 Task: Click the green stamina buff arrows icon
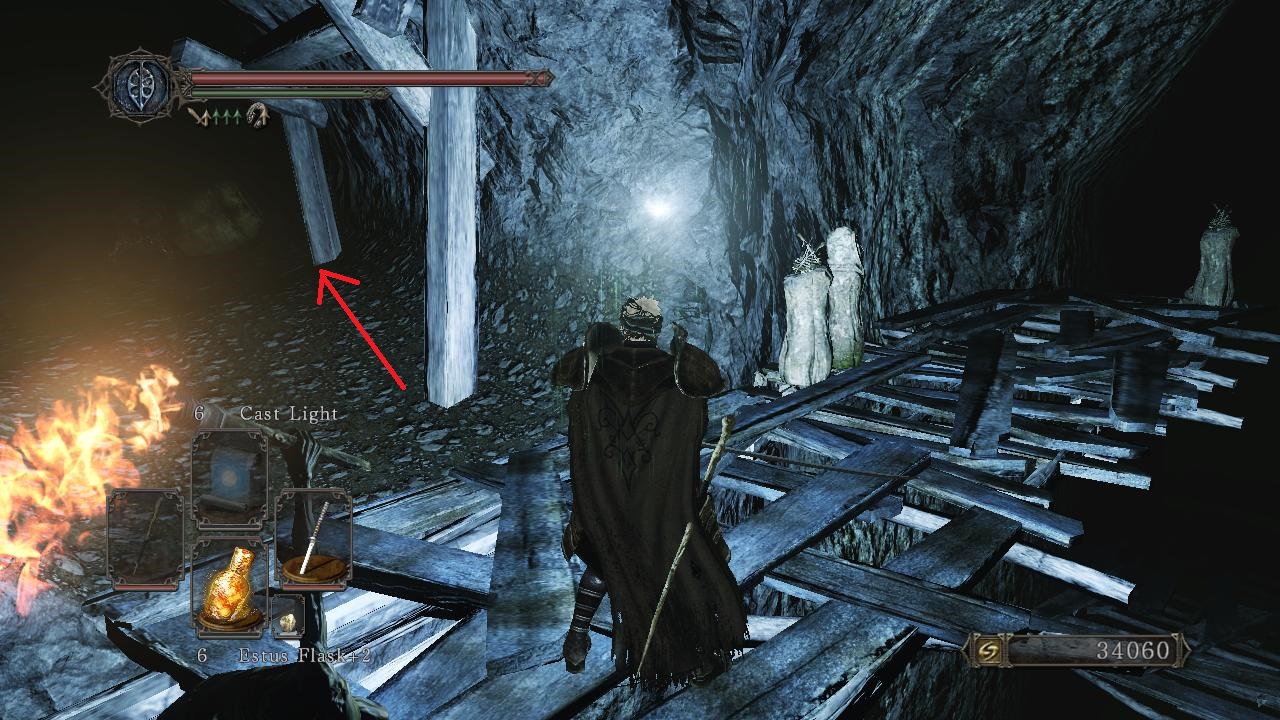(227, 116)
